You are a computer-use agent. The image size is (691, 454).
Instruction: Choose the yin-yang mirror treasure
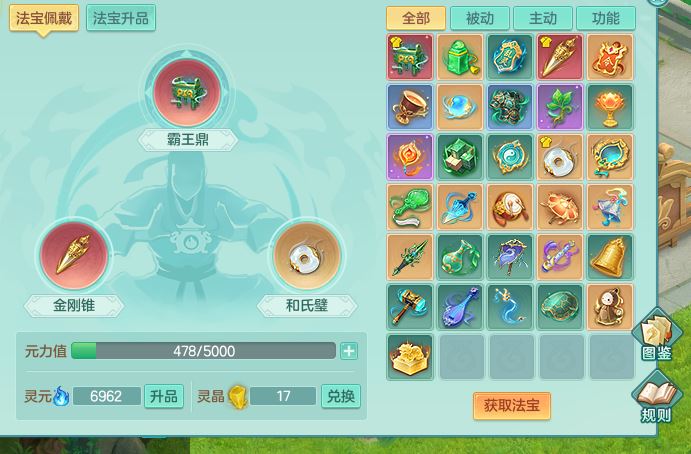511,157
